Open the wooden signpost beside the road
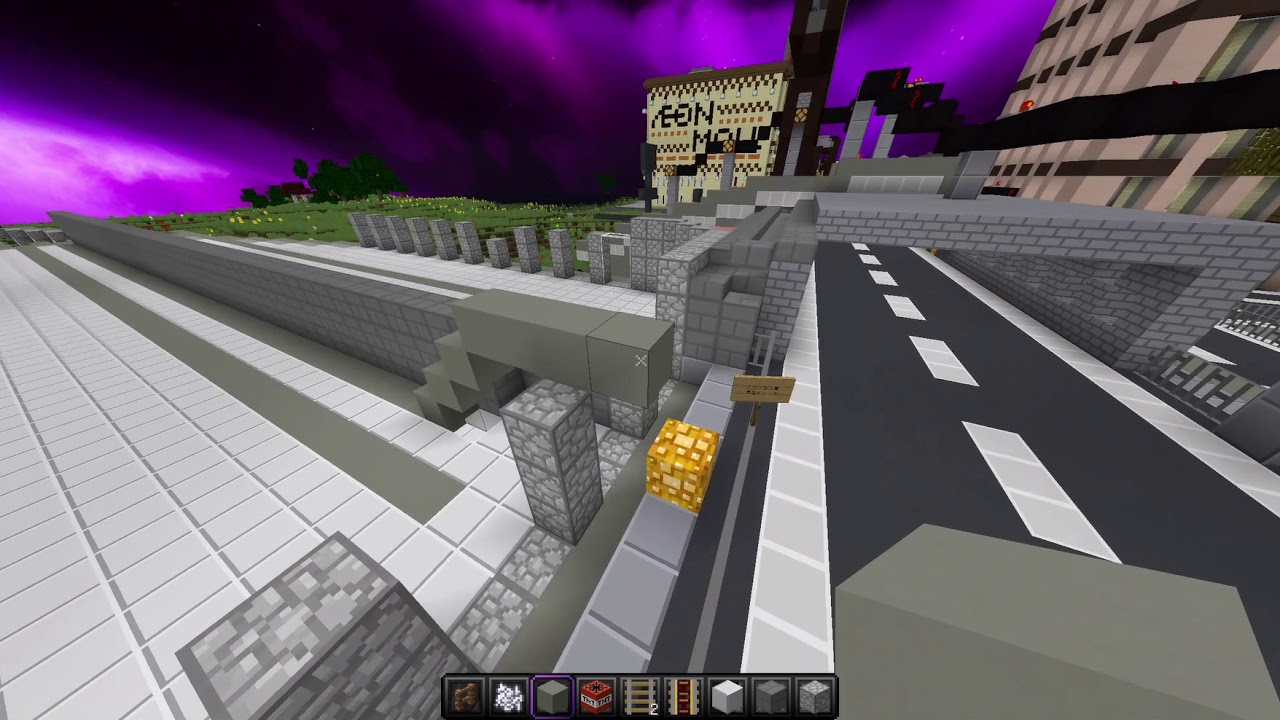Viewport: 1280px width, 720px height. [763, 390]
